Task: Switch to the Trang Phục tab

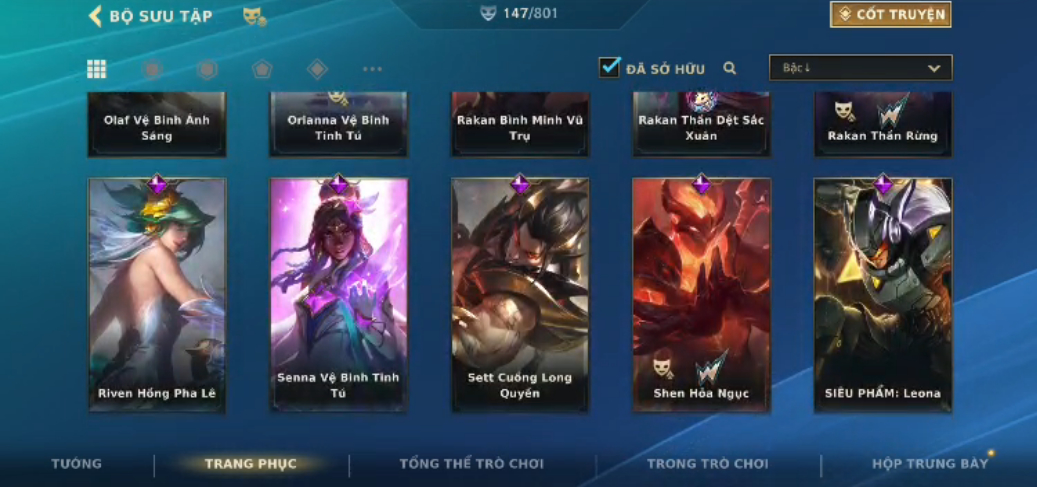Action: pos(251,464)
